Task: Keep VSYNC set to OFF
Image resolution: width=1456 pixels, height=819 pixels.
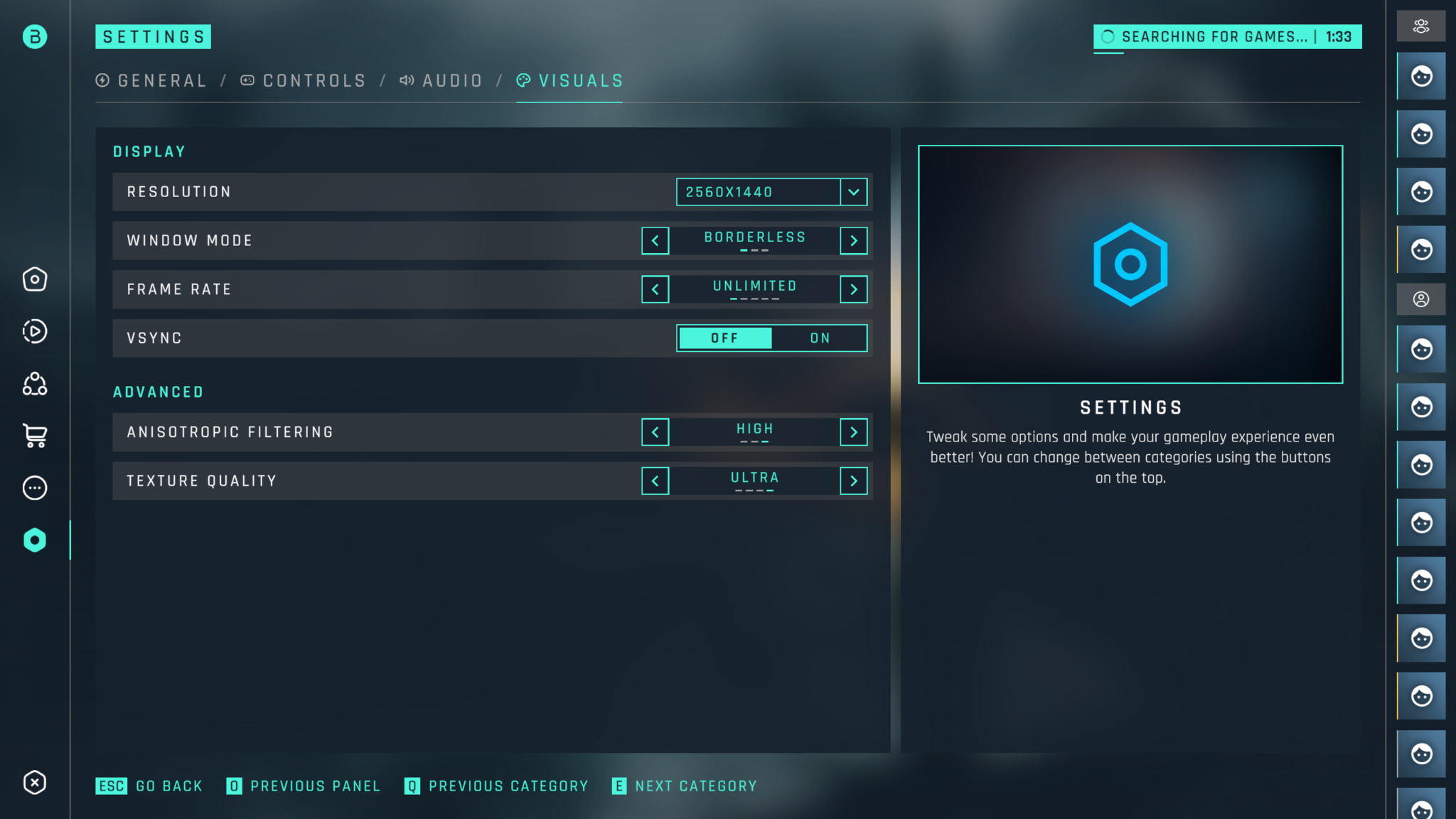Action: pos(725,338)
